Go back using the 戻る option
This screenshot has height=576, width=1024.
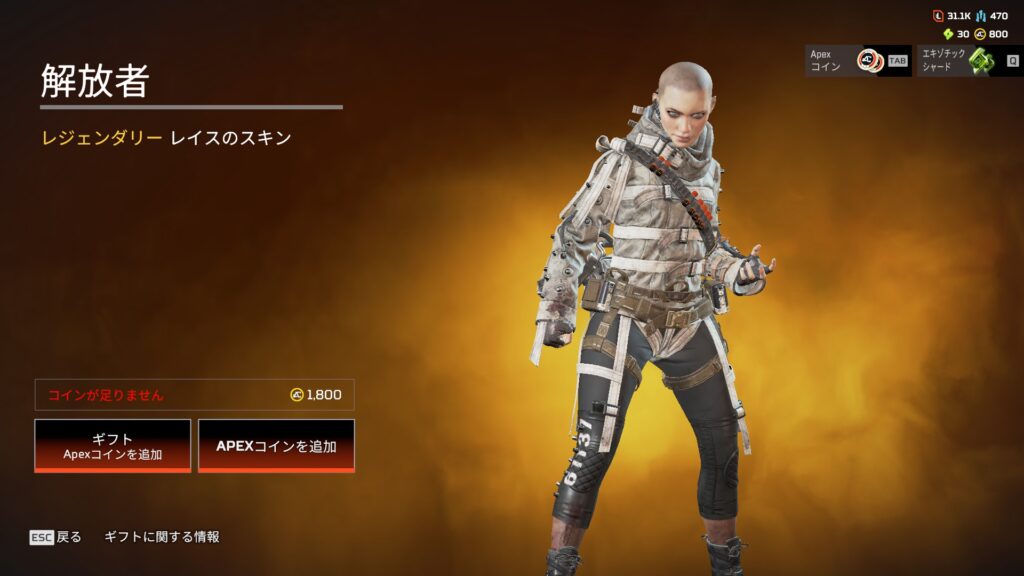56,537
